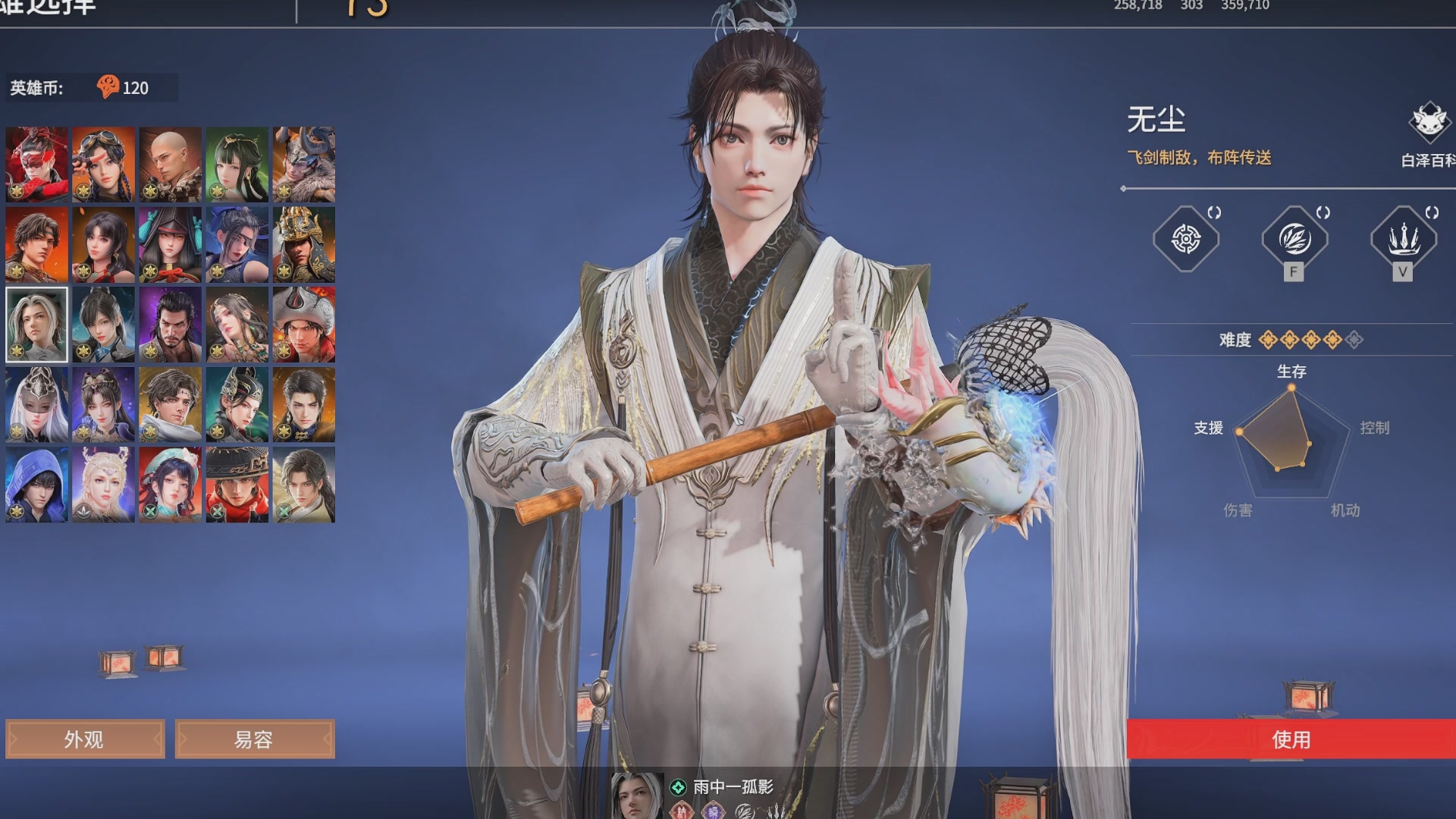Select the highlighted white-haired hero portrait
1456x819 pixels.
tap(36, 325)
